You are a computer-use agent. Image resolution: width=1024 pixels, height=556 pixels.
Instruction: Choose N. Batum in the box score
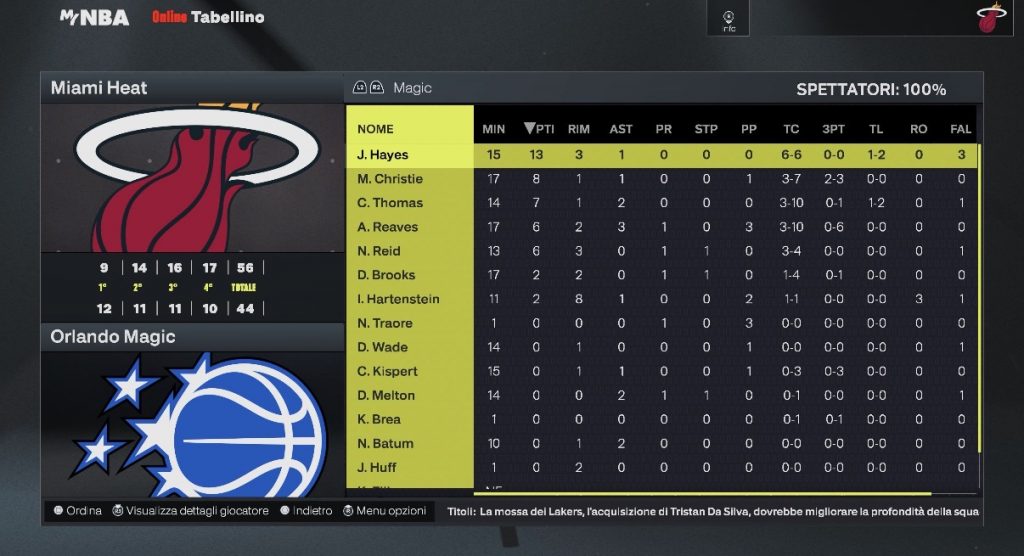(385, 443)
